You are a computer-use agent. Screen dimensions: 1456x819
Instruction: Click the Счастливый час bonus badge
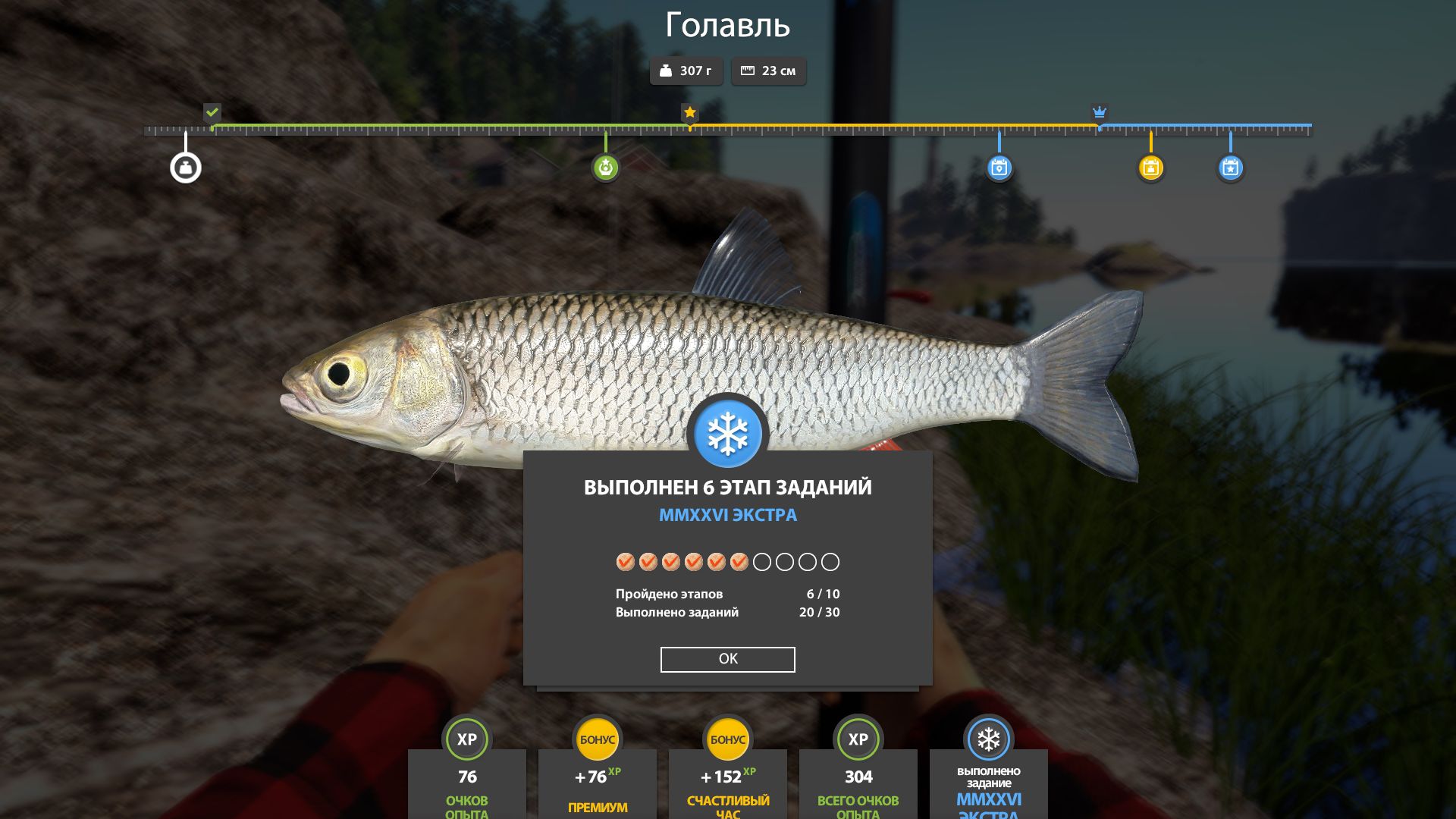[x=727, y=739]
